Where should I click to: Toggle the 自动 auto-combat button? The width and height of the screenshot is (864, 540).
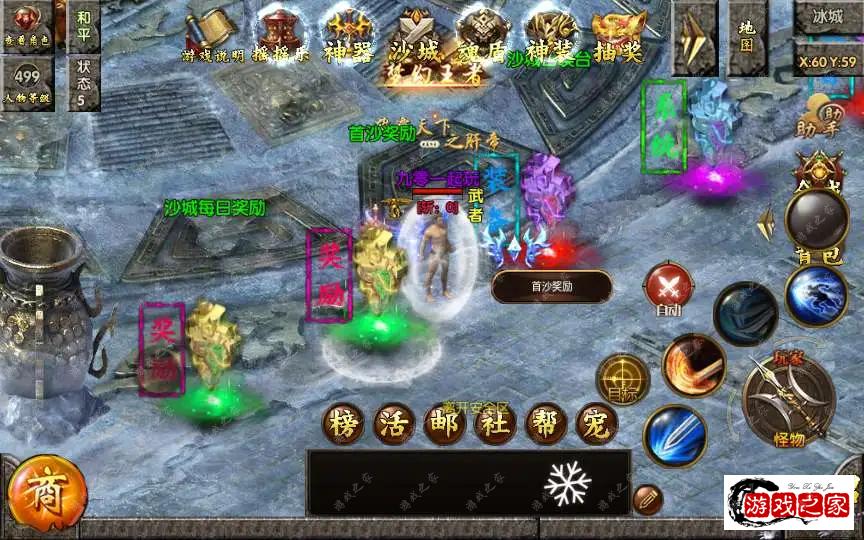(665, 290)
